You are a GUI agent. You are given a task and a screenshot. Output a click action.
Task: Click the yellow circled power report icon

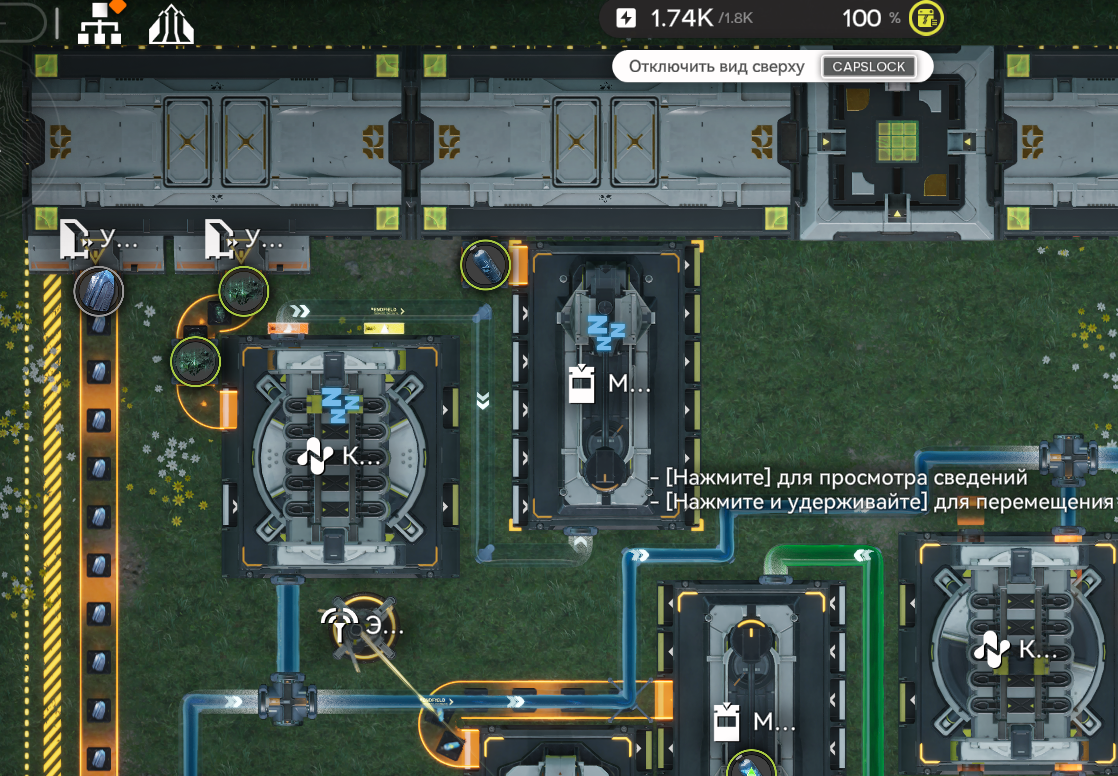tap(926, 18)
